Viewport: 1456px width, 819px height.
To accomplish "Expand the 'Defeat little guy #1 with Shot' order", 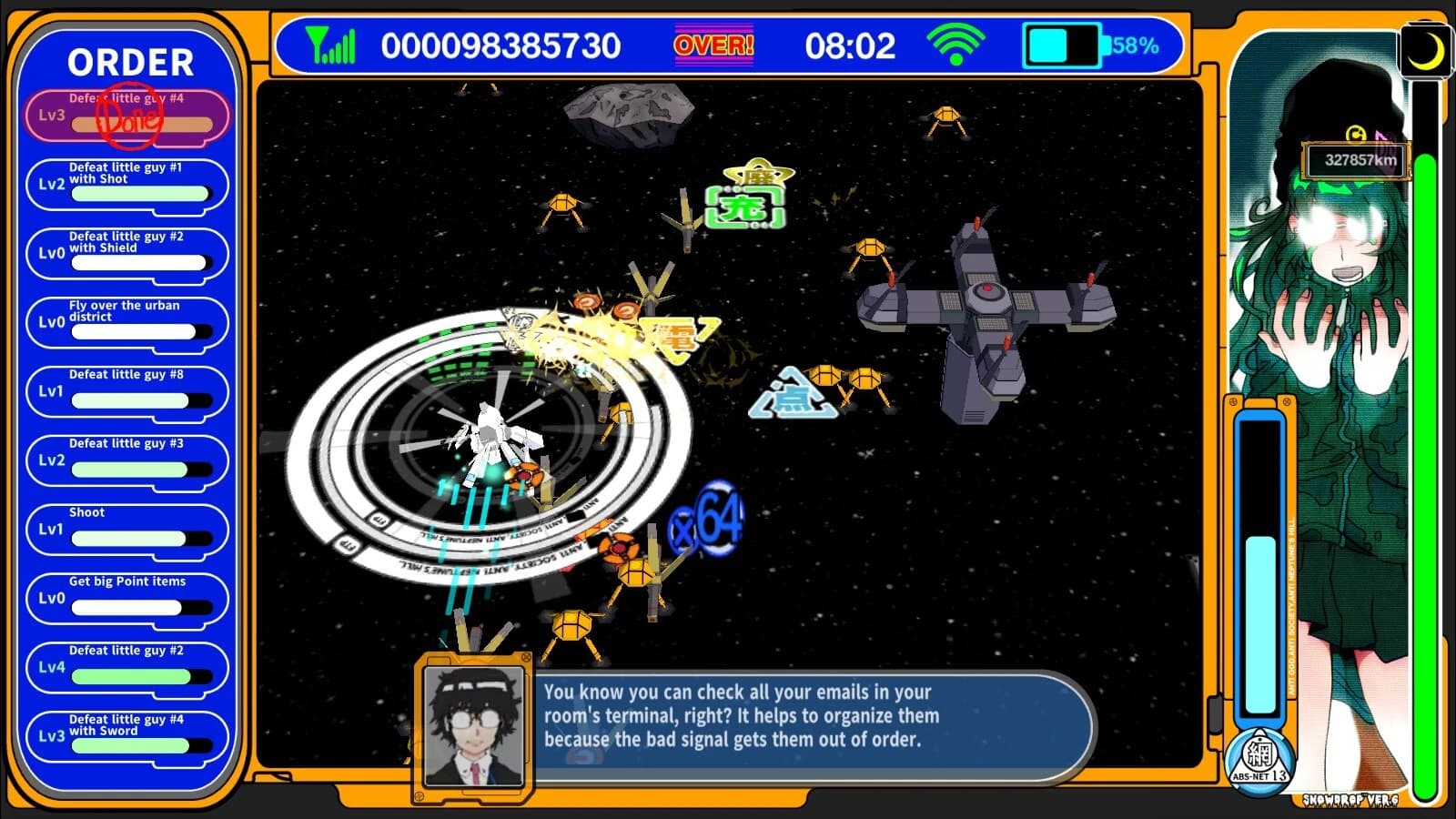I will [x=127, y=182].
